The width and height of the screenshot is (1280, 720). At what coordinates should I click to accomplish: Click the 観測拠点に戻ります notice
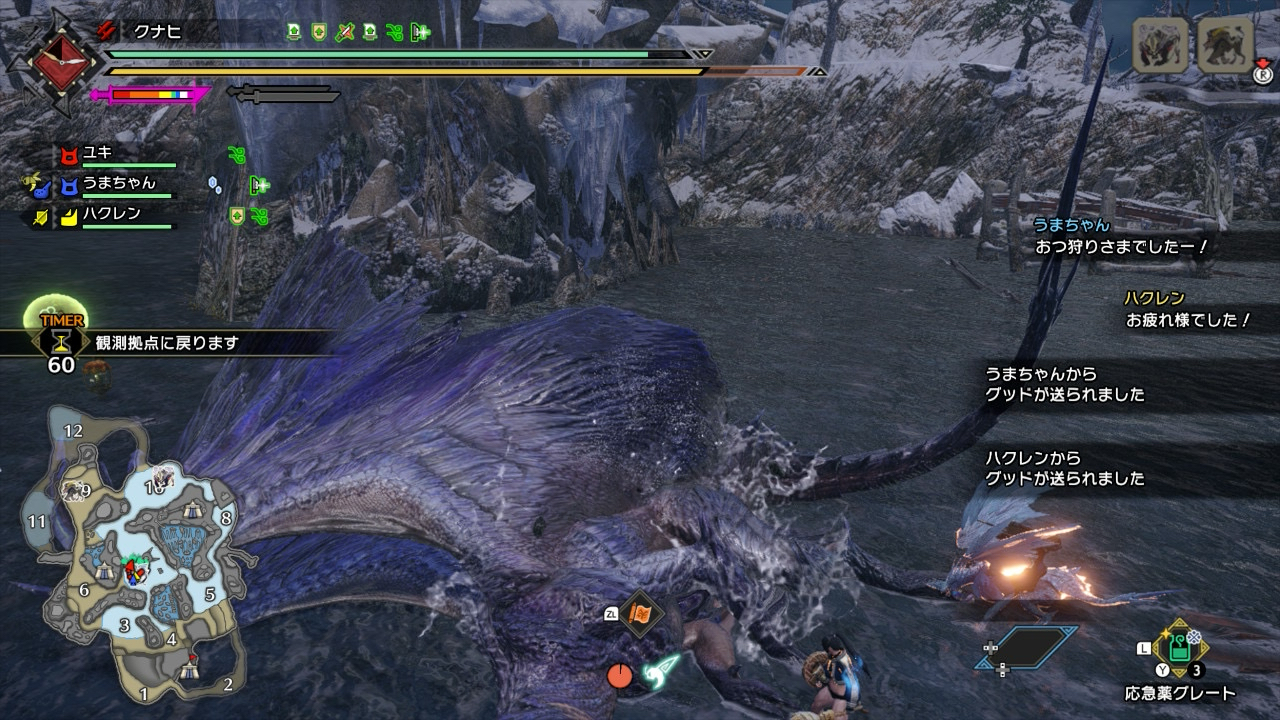point(167,343)
